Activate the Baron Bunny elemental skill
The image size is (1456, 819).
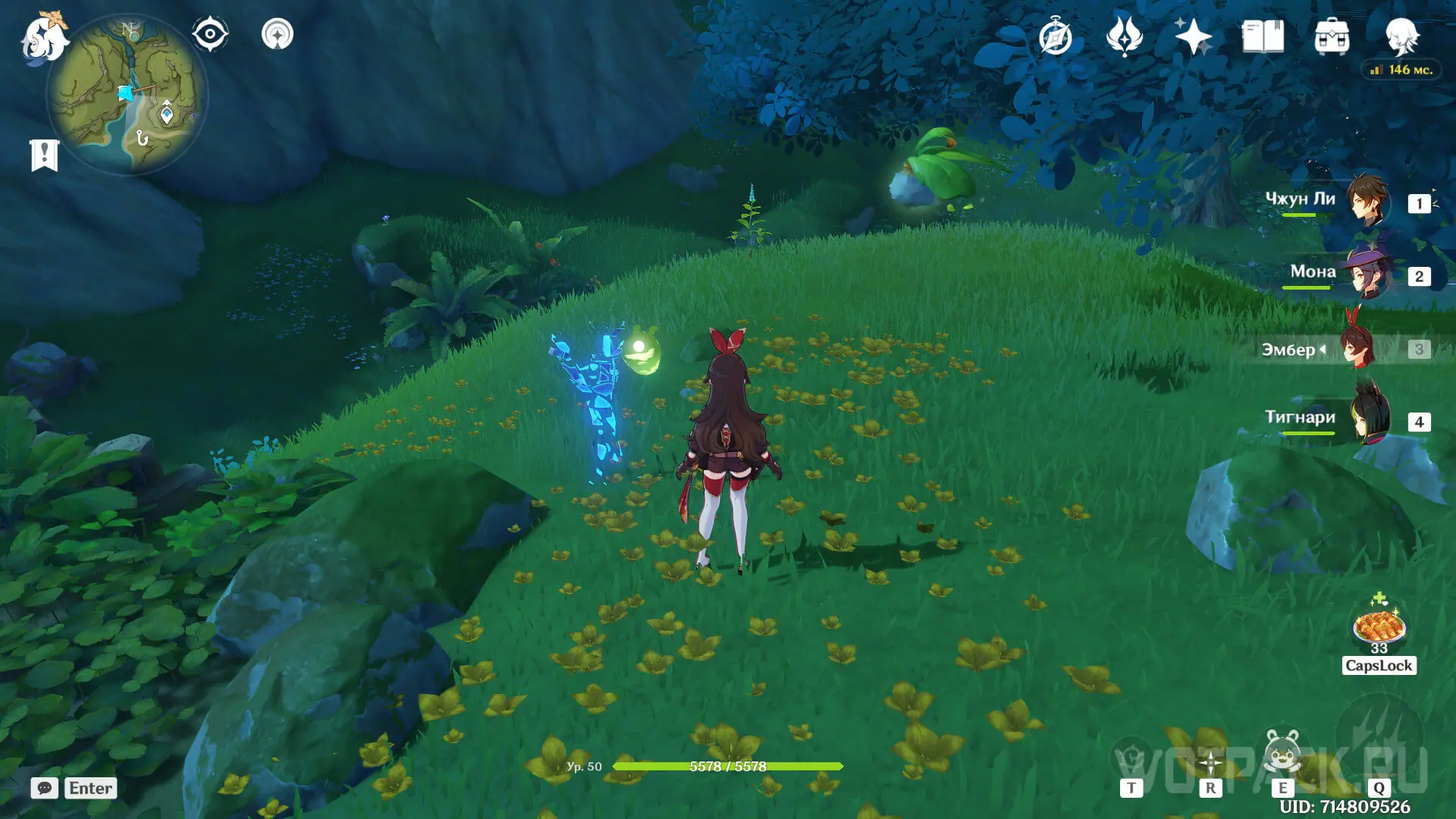pos(1282,753)
